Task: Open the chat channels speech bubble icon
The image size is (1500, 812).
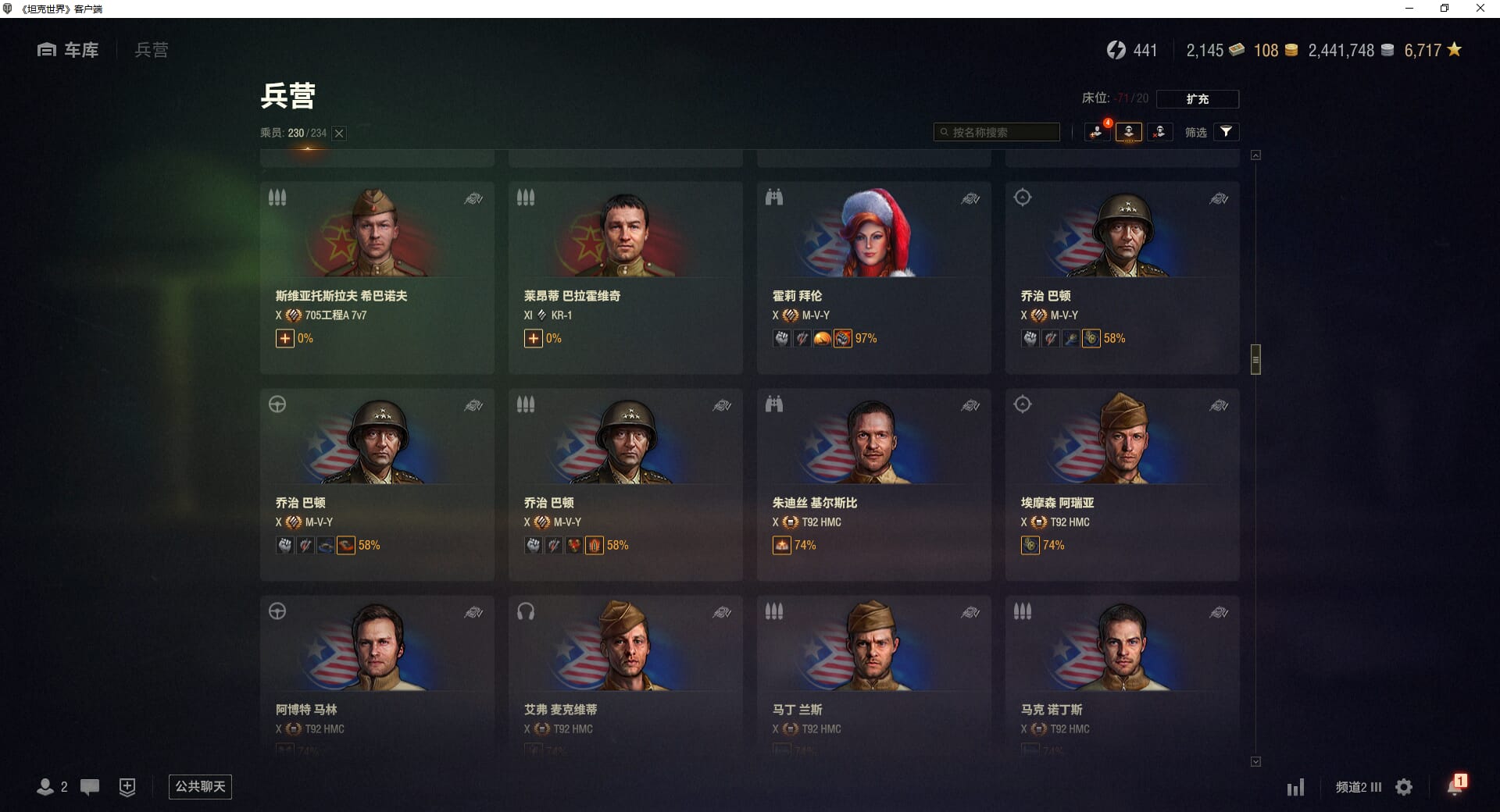Action: (90, 787)
